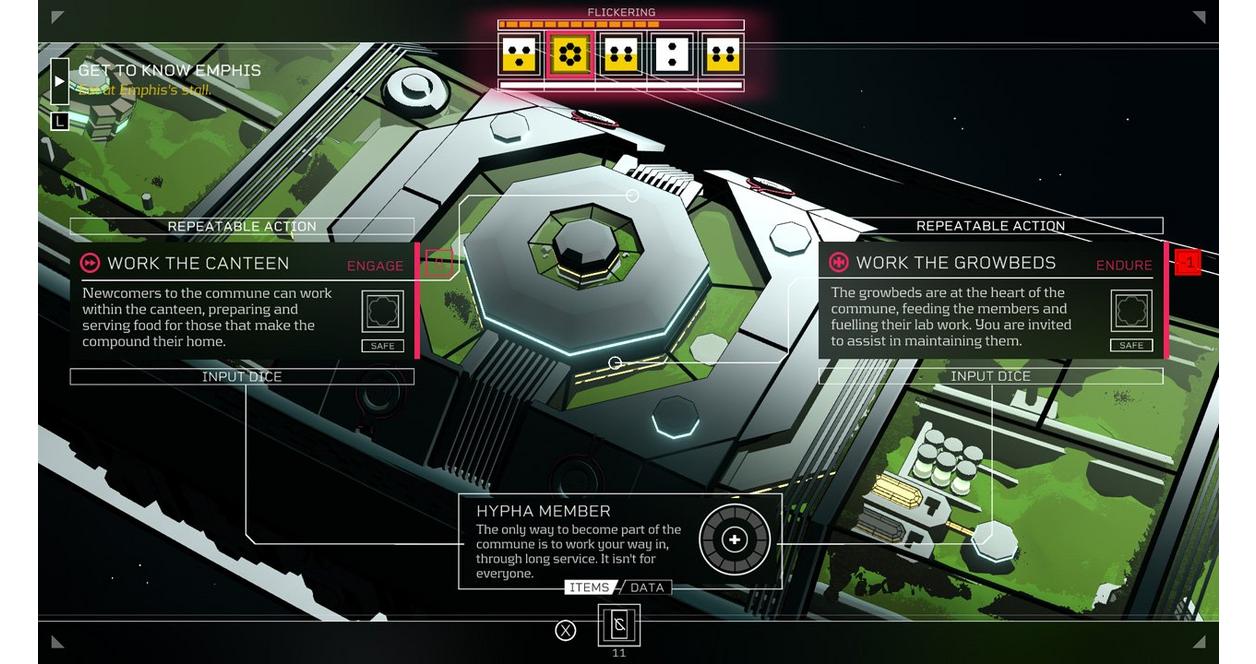1256x664 pixels.
Task: Select the inventory item with count 11
Action: (x=619, y=626)
